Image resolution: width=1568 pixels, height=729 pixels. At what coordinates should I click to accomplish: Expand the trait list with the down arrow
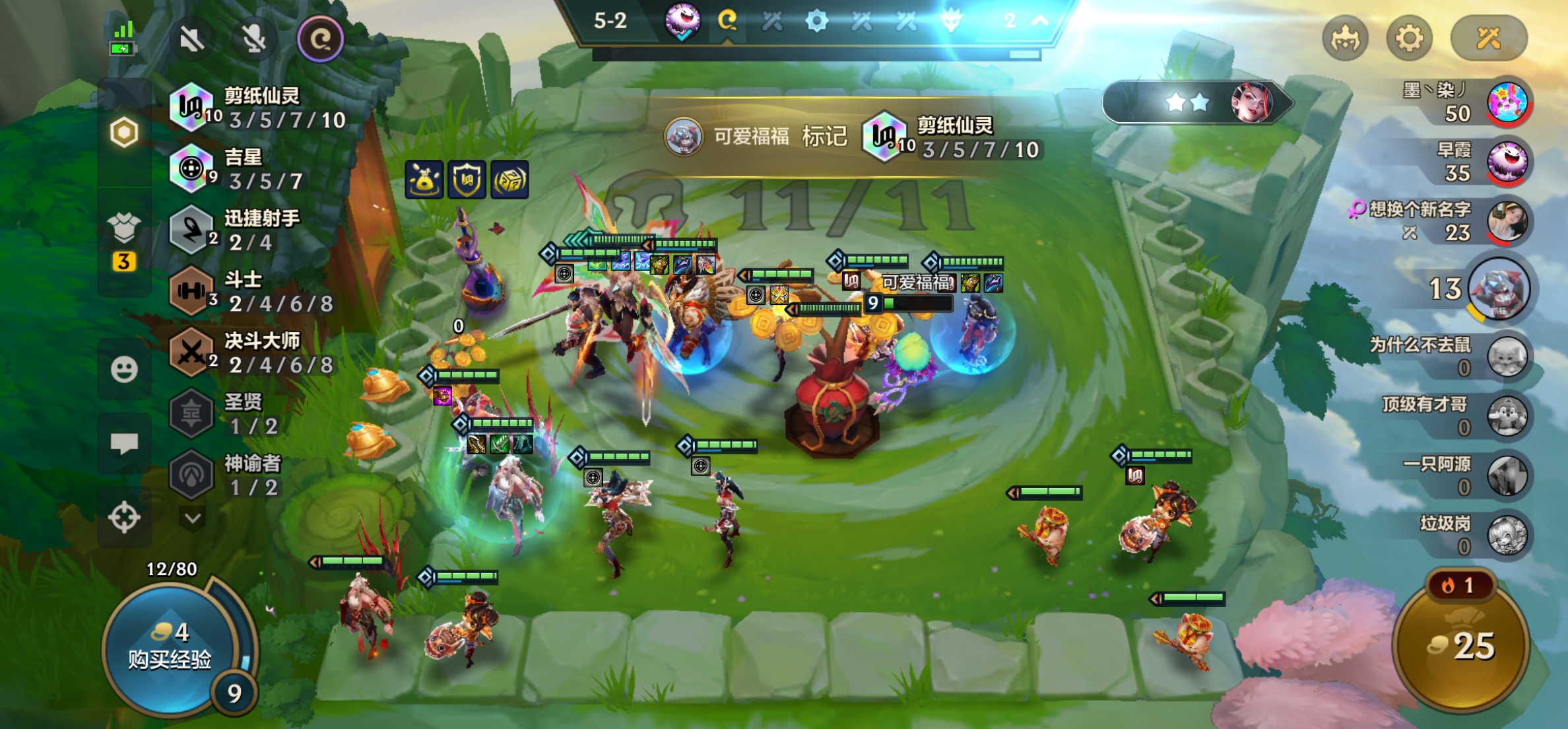coord(193,518)
